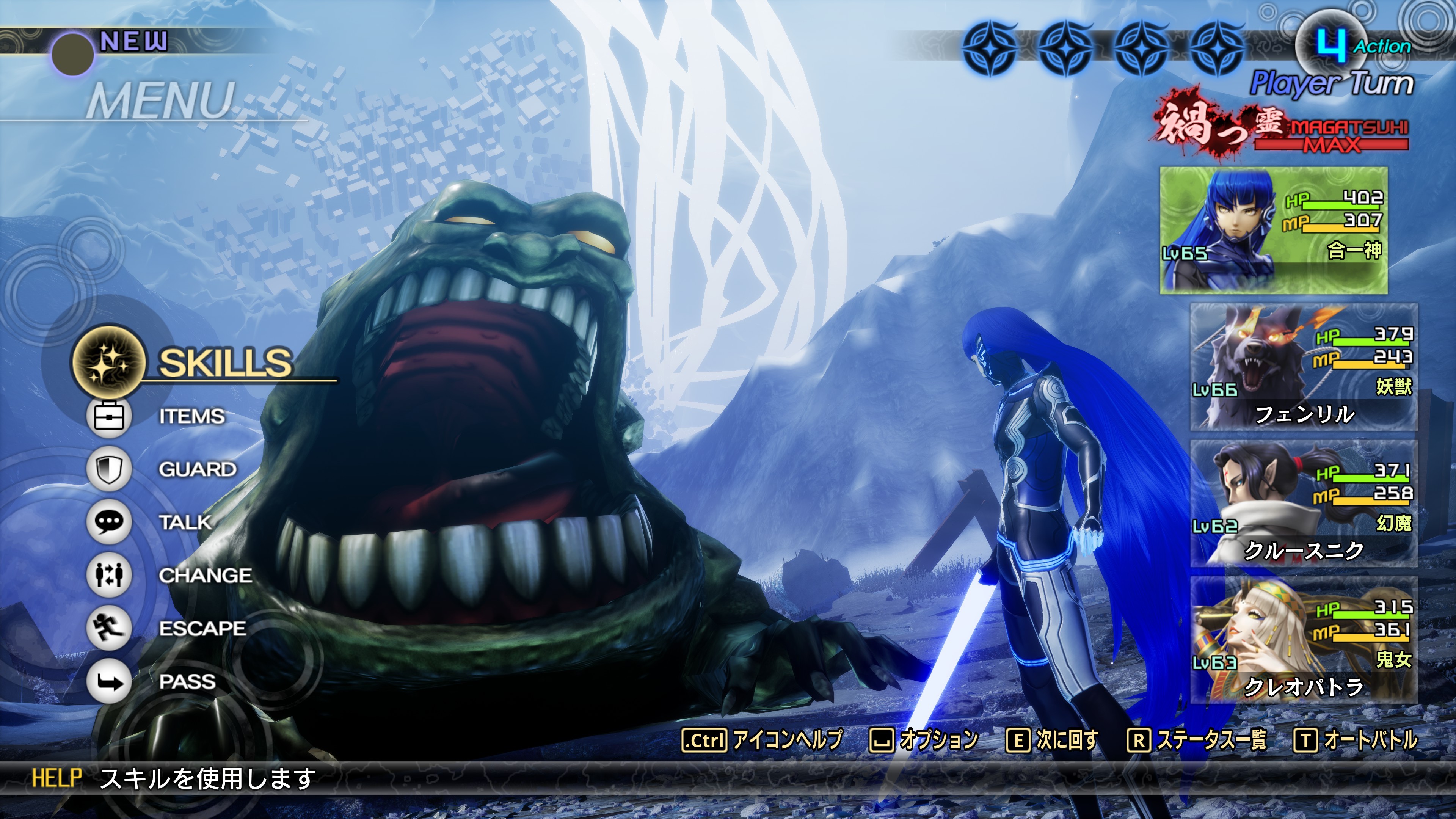Viewport: 1456px width, 819px height.
Task: Select the Lv65 protagonist party panel
Action: 1274,231
